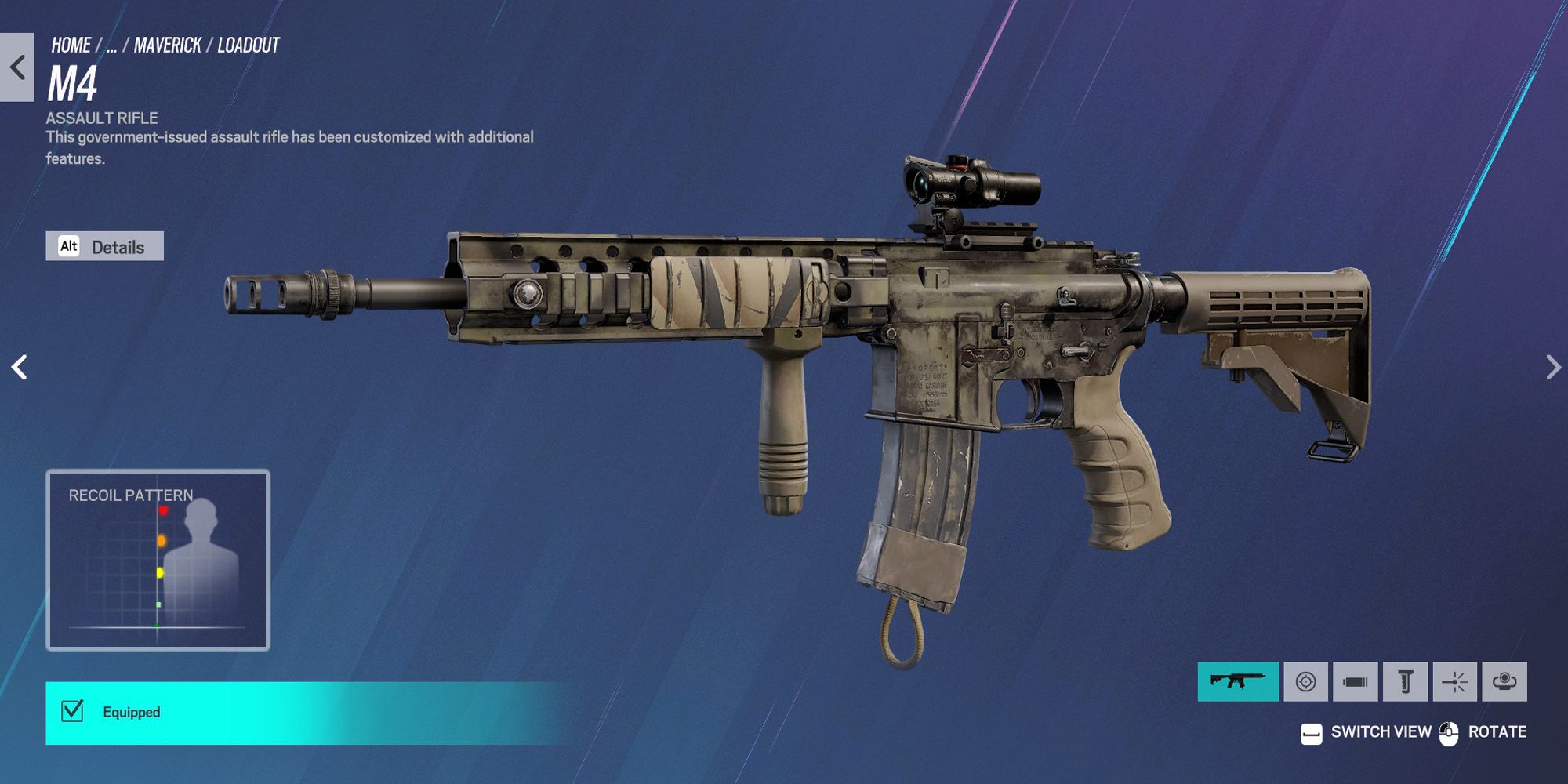Open MAVERICK from the breadcrumb trail

167,45
